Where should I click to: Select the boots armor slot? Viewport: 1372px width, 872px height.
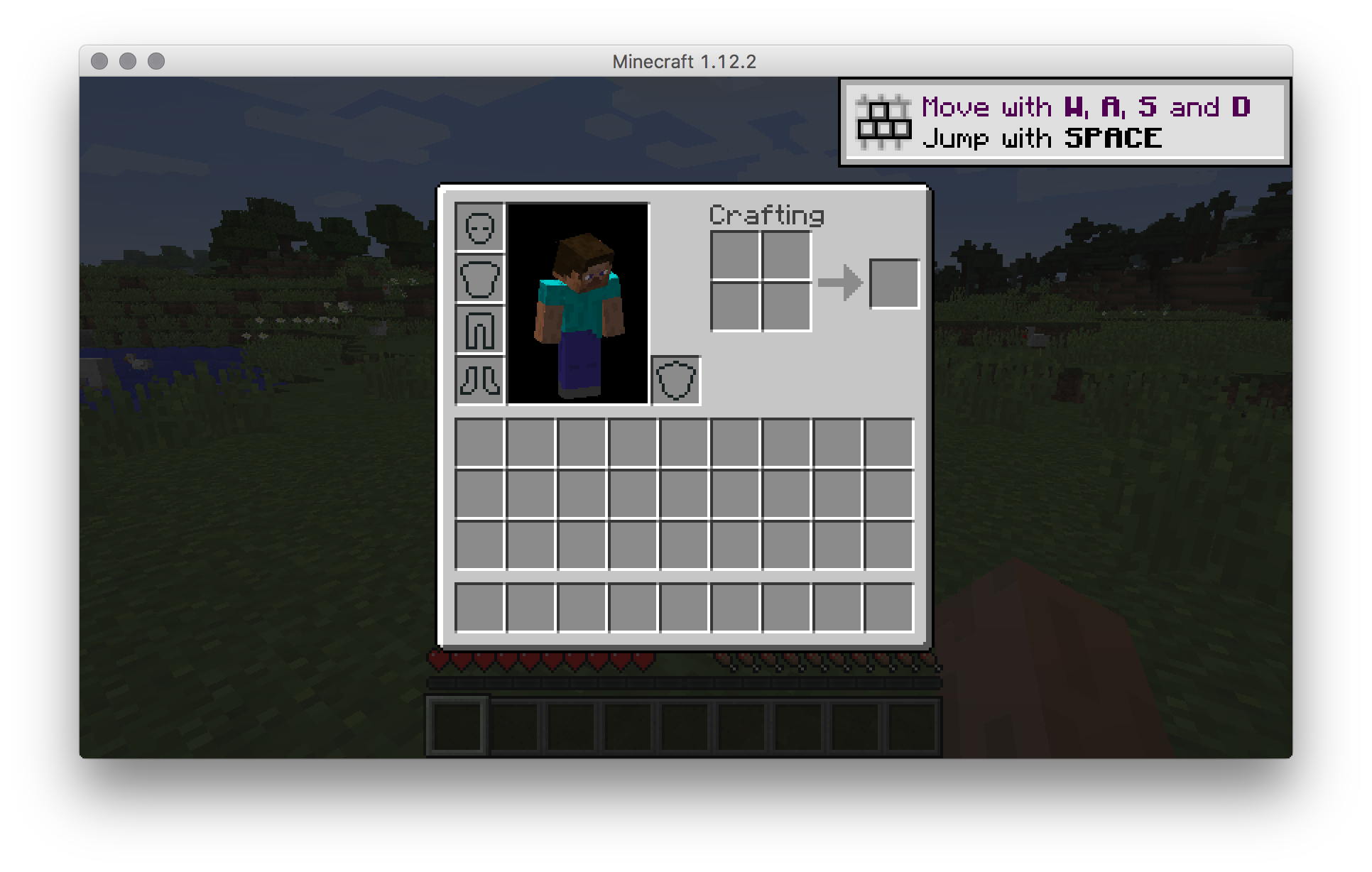tap(479, 378)
